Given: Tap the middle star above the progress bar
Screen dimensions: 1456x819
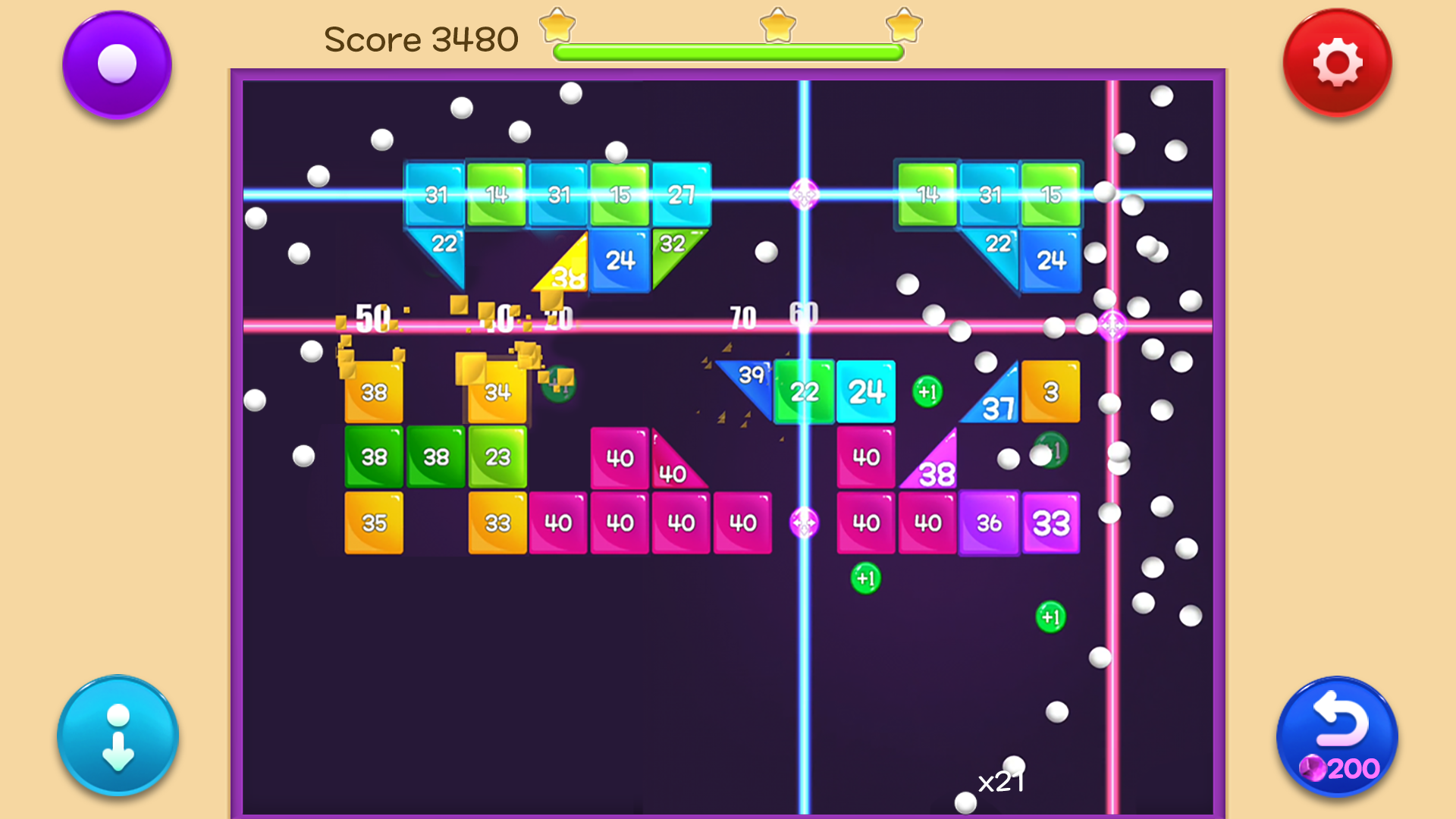Looking at the screenshot, I should 778,25.
